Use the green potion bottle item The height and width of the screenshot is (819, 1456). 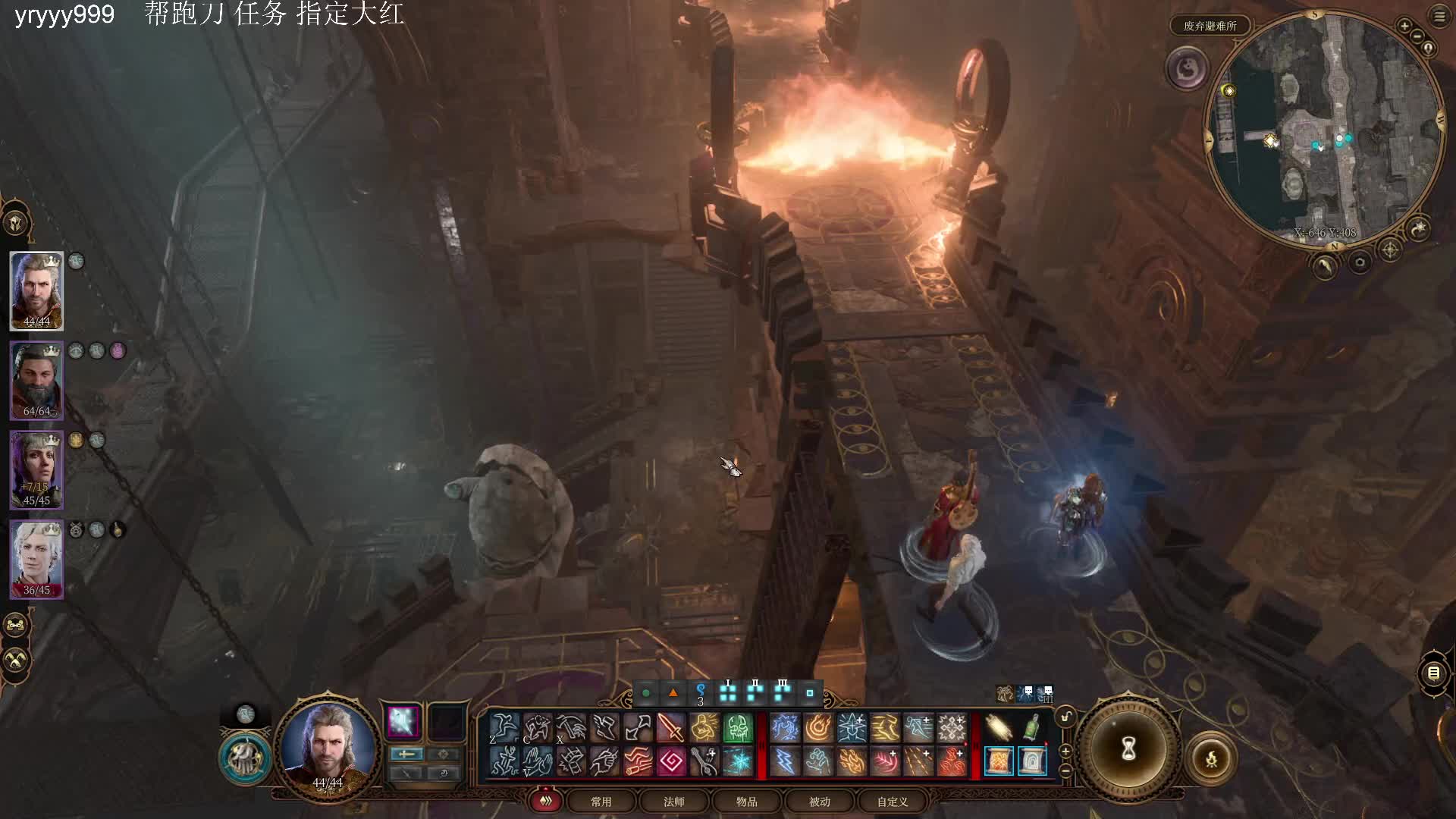(1031, 728)
